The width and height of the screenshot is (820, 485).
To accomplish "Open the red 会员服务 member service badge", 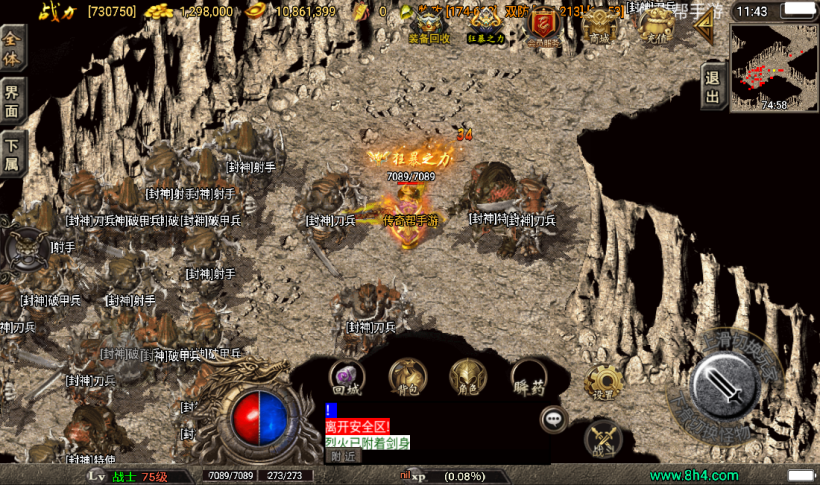I will click(x=543, y=24).
